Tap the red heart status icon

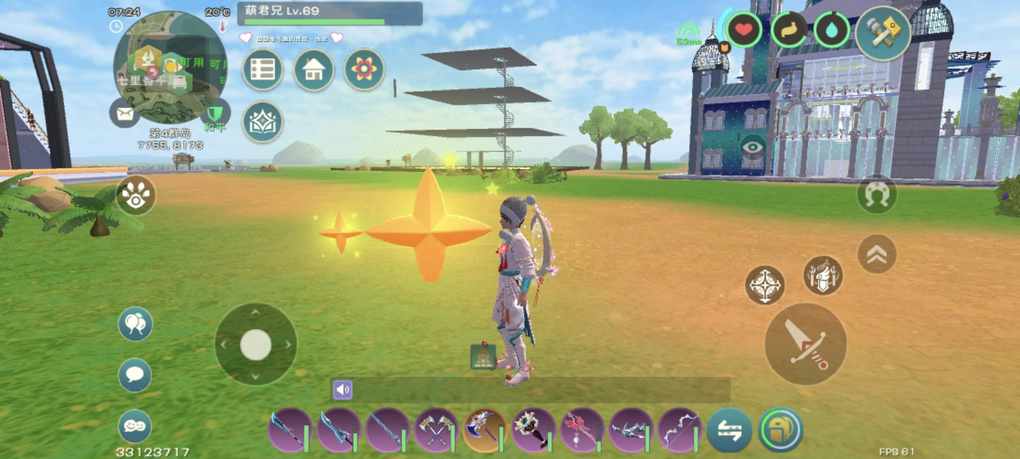click(743, 30)
